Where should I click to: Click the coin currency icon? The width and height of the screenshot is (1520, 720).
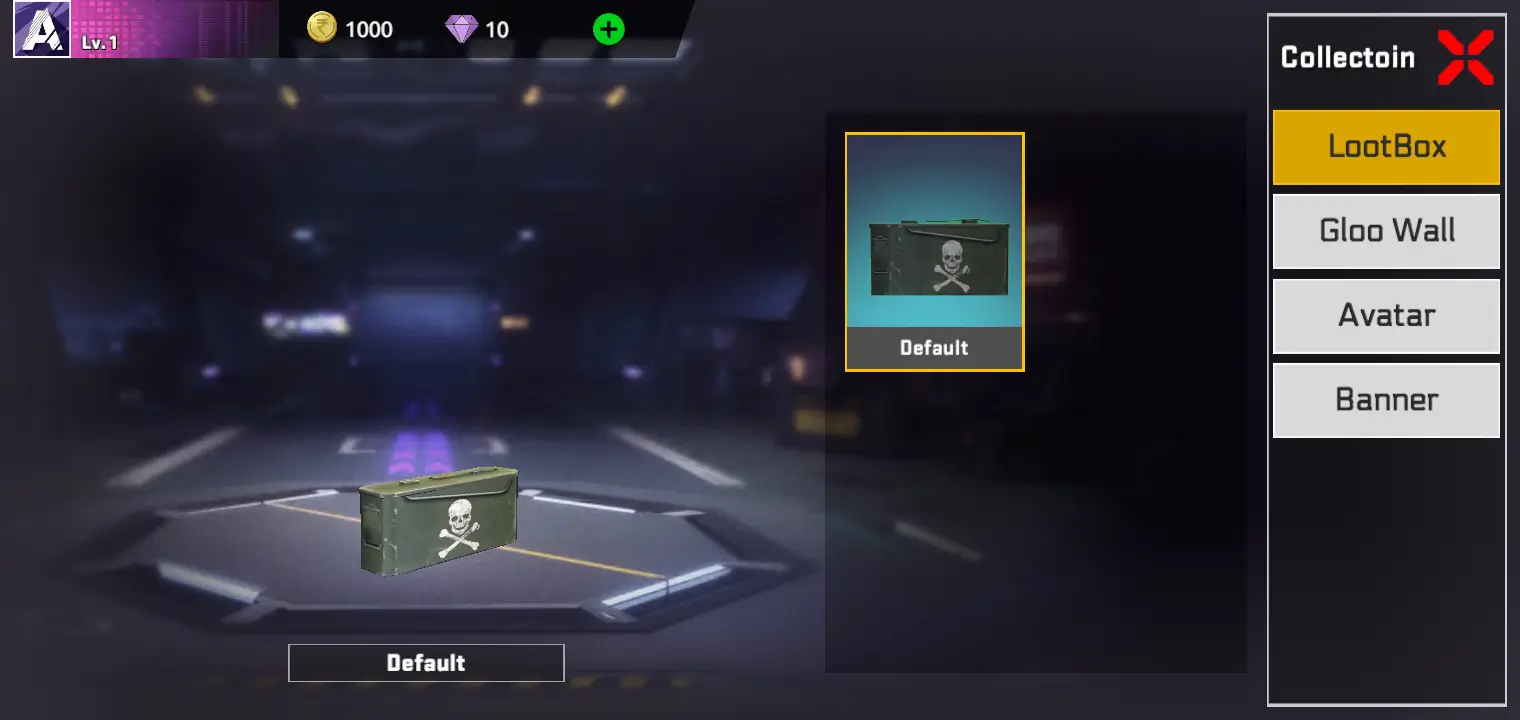[321, 29]
